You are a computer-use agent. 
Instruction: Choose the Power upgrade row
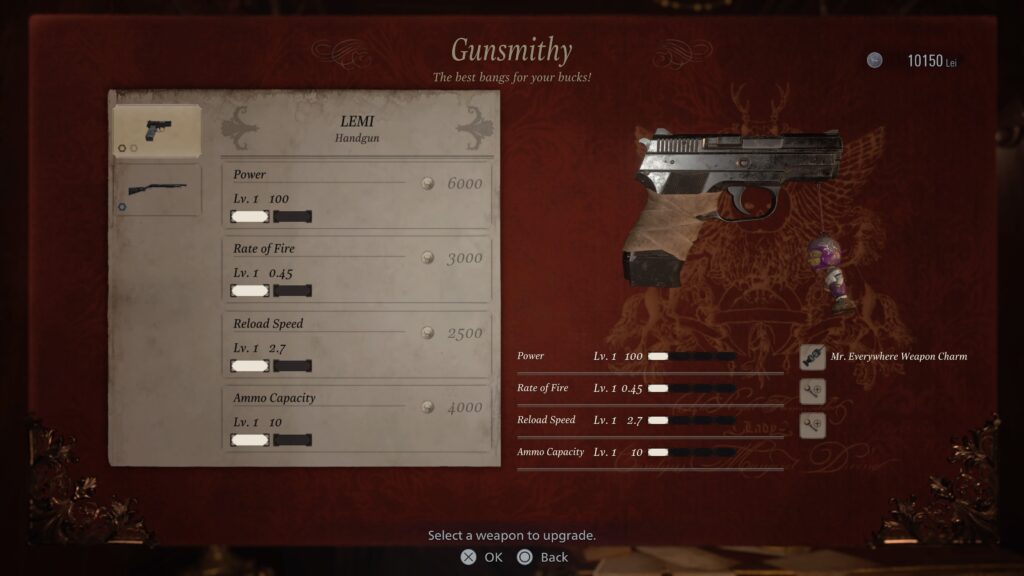coord(357,194)
